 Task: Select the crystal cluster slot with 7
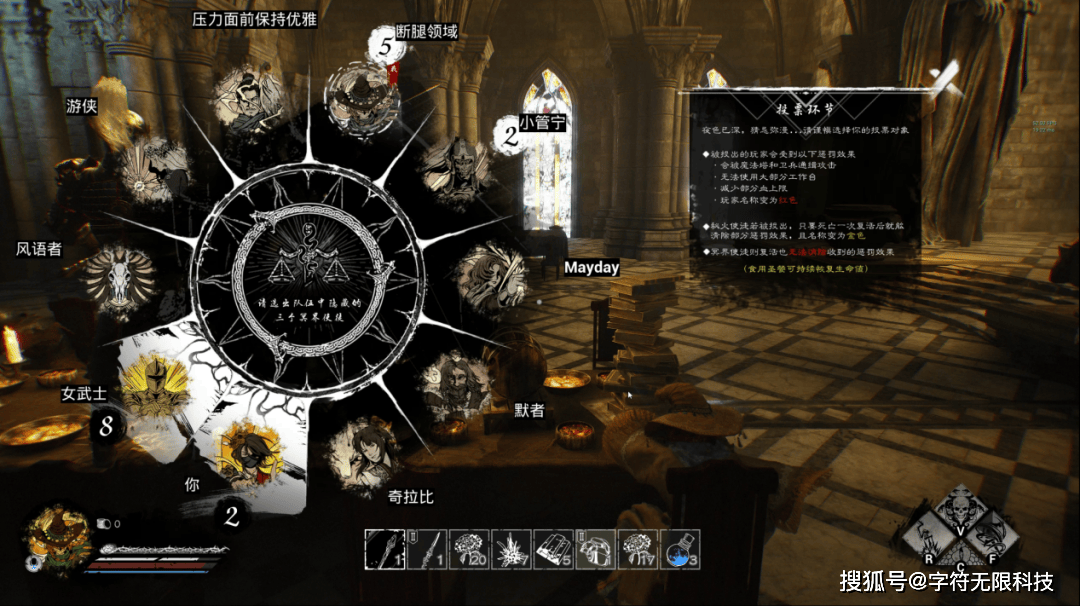[512, 549]
